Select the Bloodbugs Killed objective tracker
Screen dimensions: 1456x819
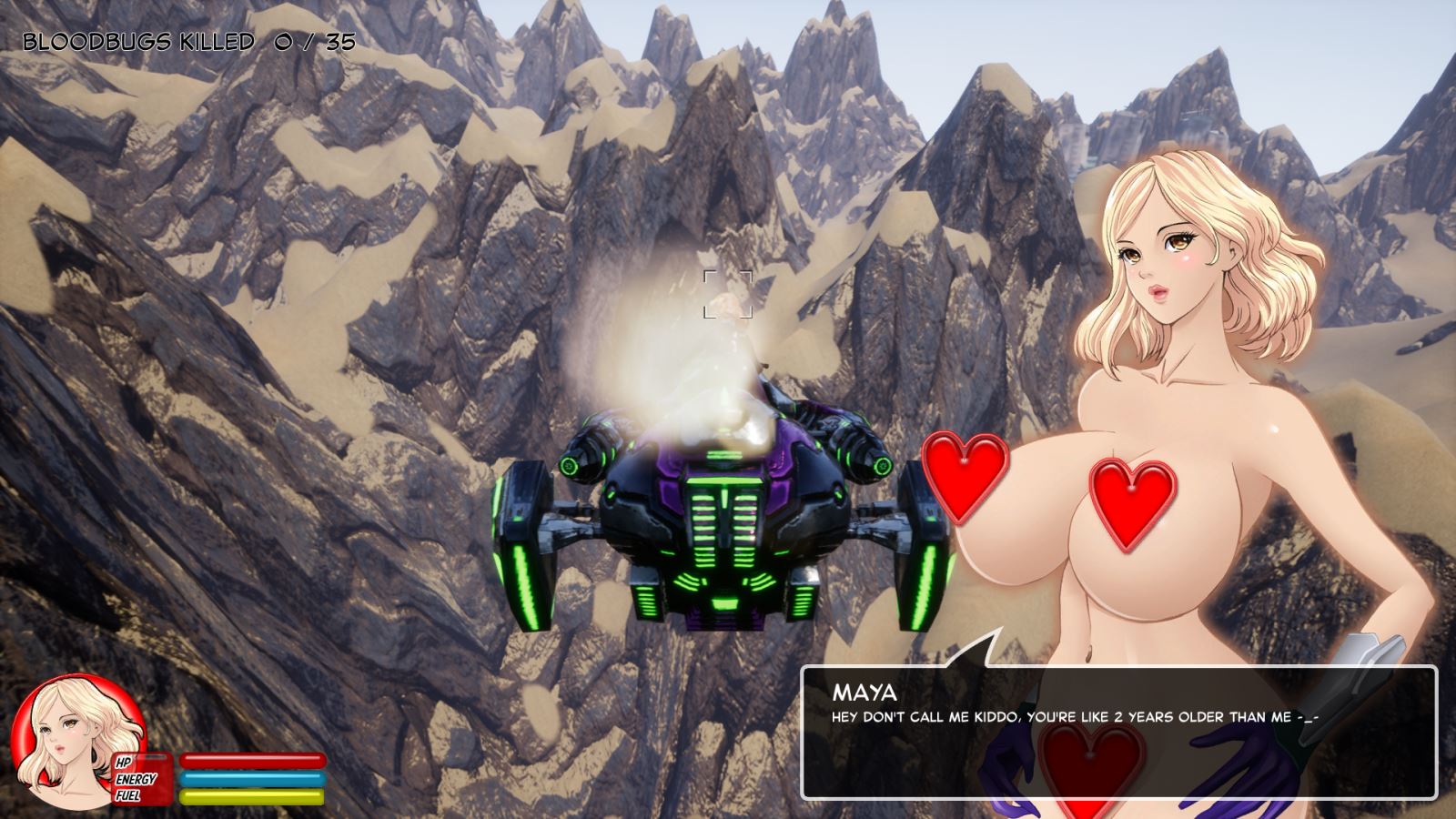pos(188,42)
